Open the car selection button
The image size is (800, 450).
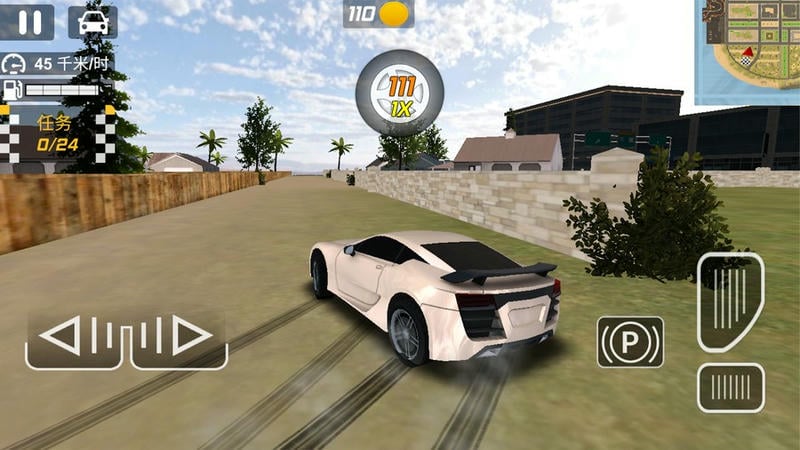click(92, 22)
